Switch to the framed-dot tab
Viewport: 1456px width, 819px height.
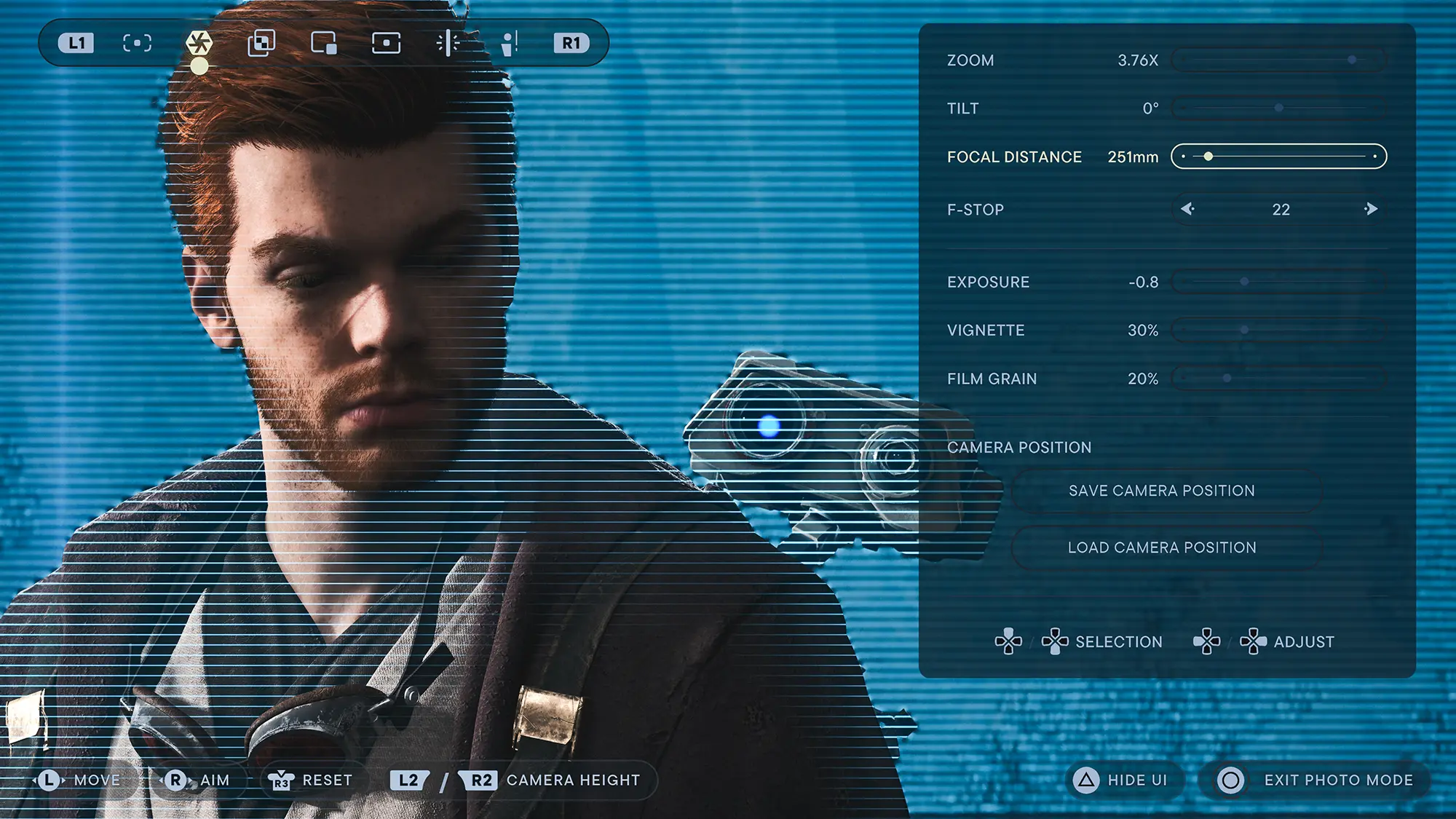pyautogui.click(x=386, y=43)
